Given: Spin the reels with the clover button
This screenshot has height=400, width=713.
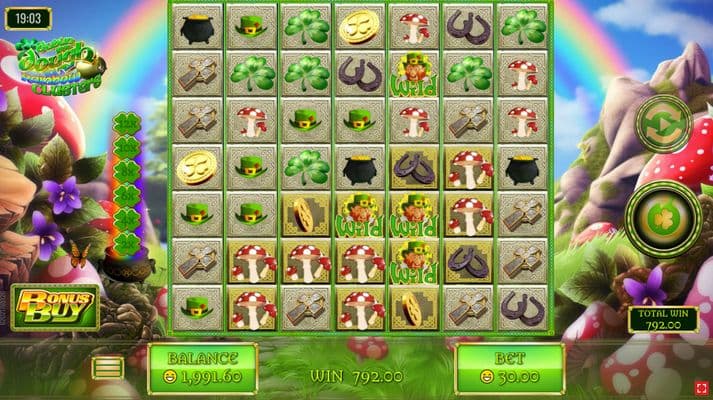Looking at the screenshot, I should coord(662,214).
